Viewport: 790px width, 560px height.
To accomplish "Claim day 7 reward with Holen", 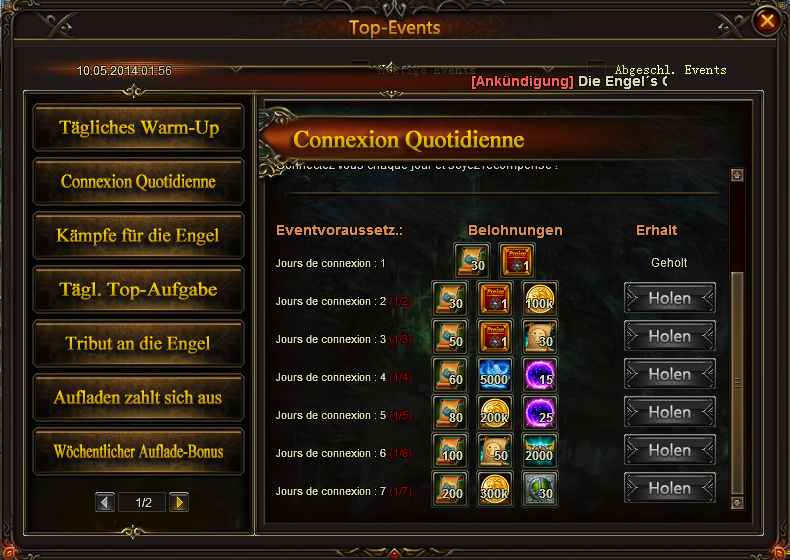I will pyautogui.click(x=670, y=488).
